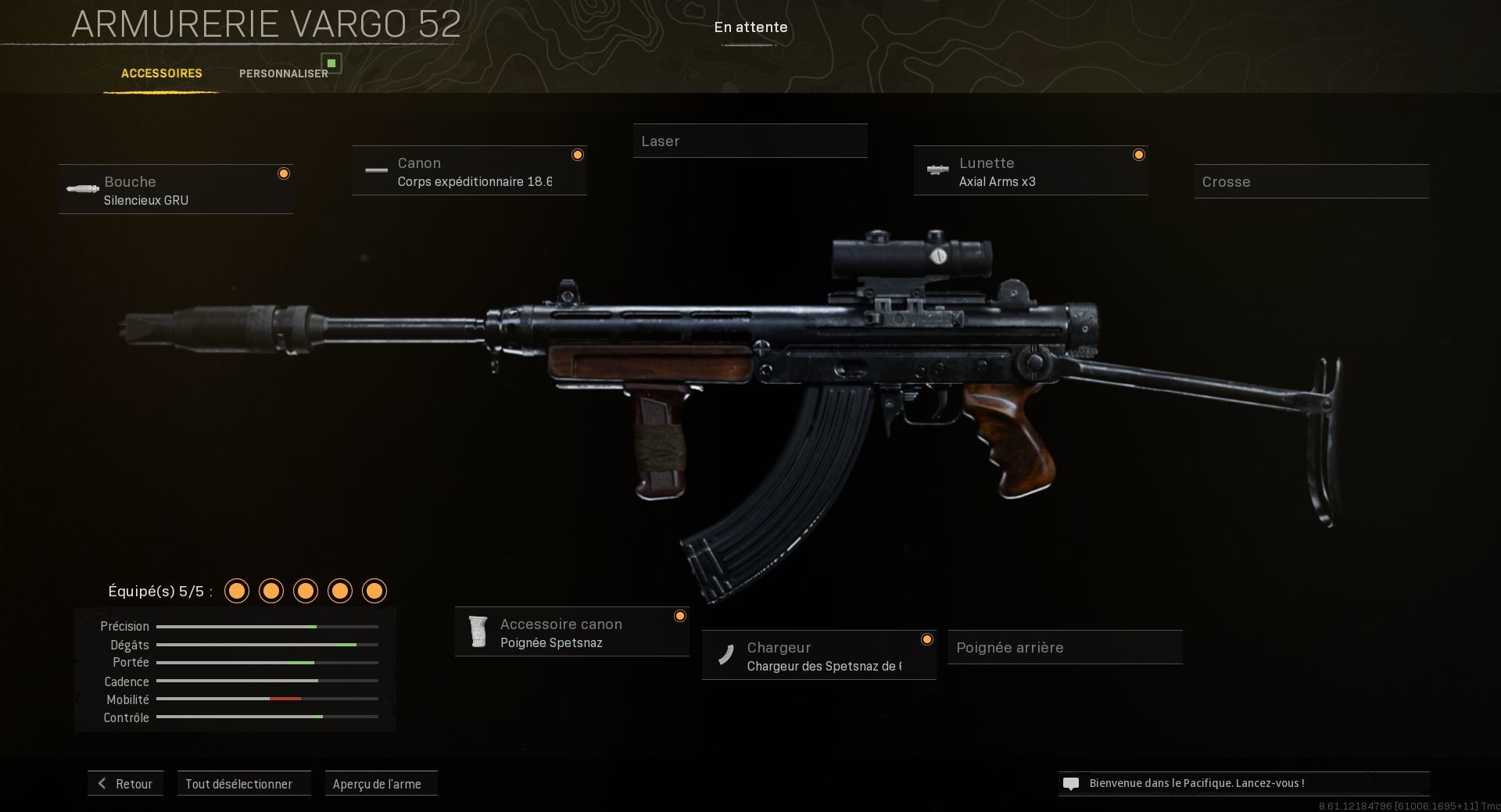Select the Silencieux GRU muzzle icon

pyautogui.click(x=82, y=189)
